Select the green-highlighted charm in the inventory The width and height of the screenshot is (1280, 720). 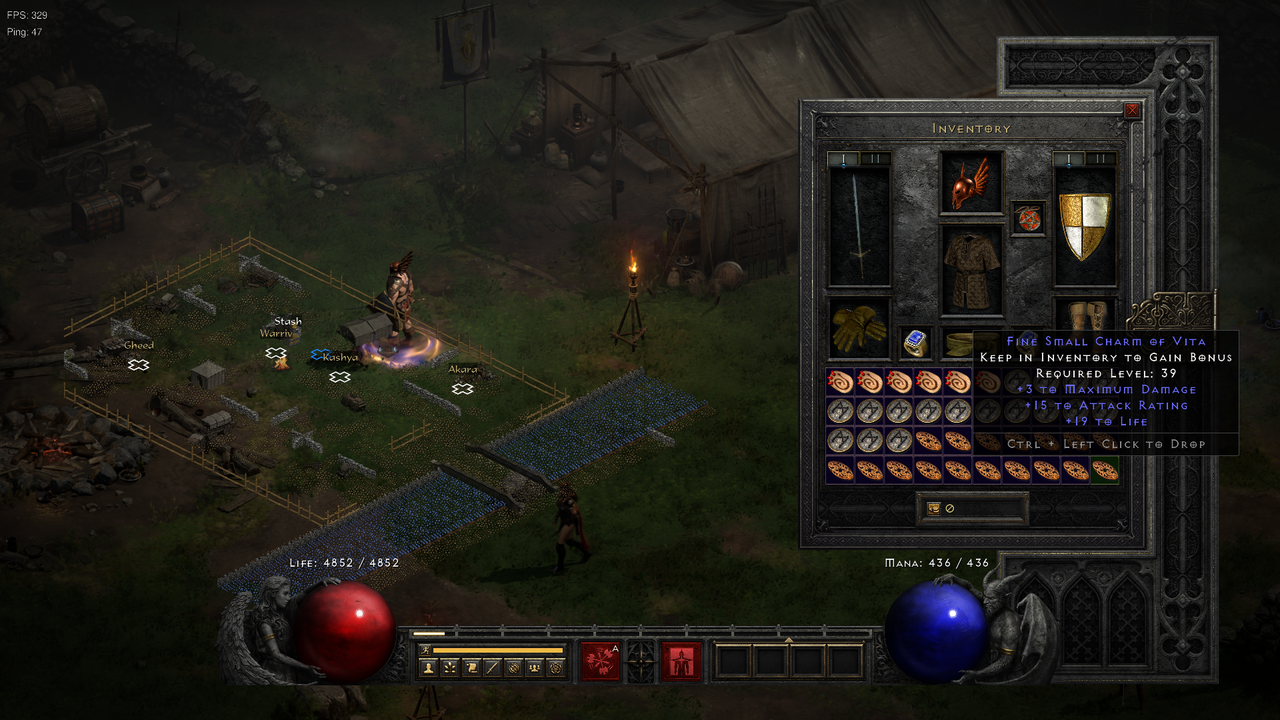1105,470
